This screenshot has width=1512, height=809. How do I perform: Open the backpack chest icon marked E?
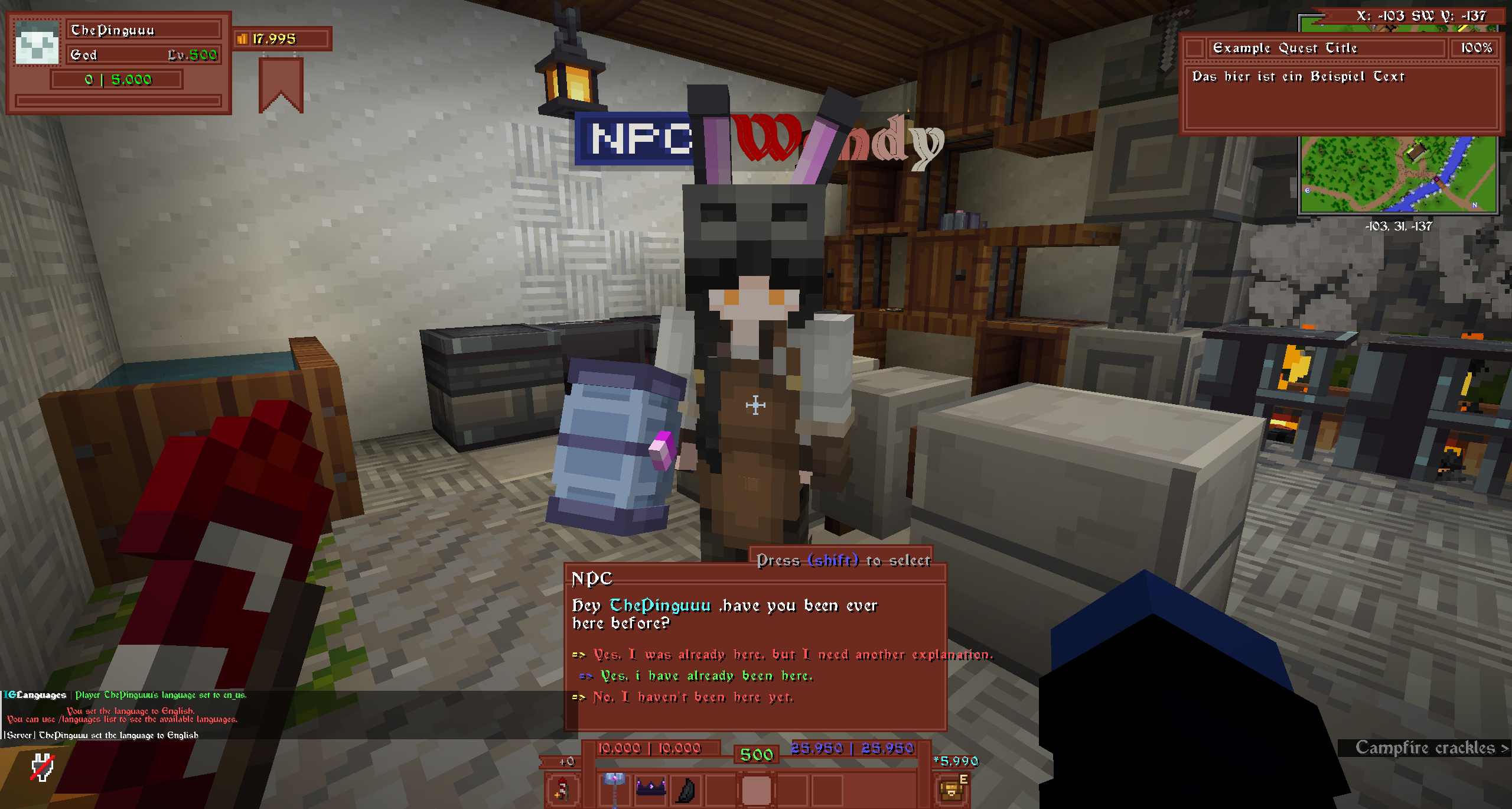(x=952, y=789)
